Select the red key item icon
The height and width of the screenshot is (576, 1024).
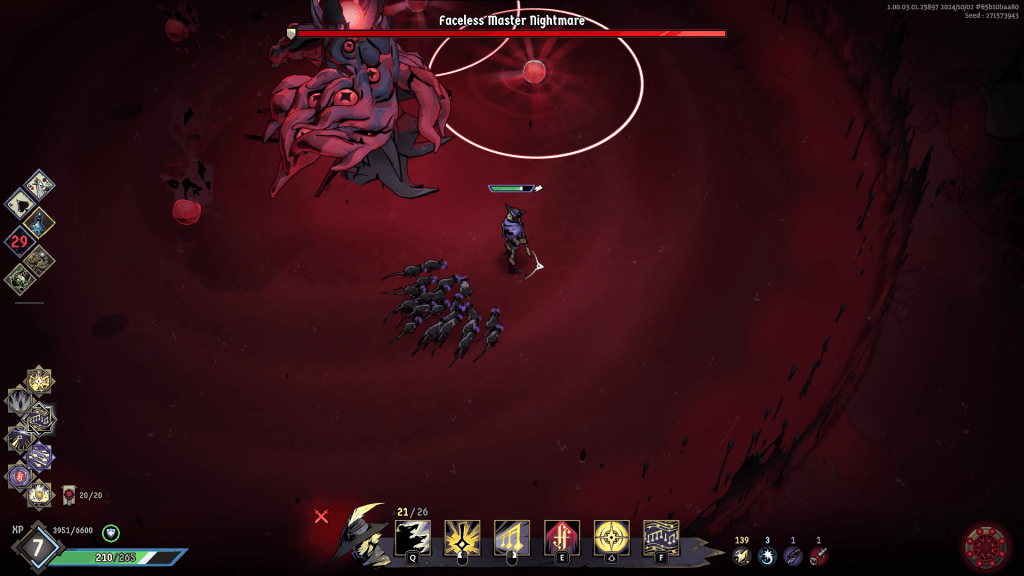(x=819, y=556)
